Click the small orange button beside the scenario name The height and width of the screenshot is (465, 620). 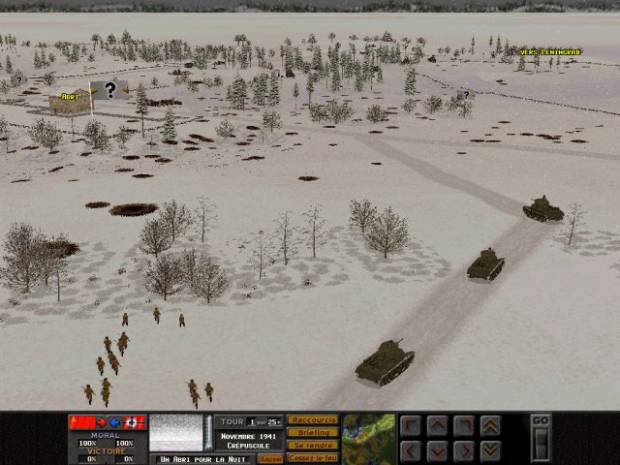click(x=270, y=458)
